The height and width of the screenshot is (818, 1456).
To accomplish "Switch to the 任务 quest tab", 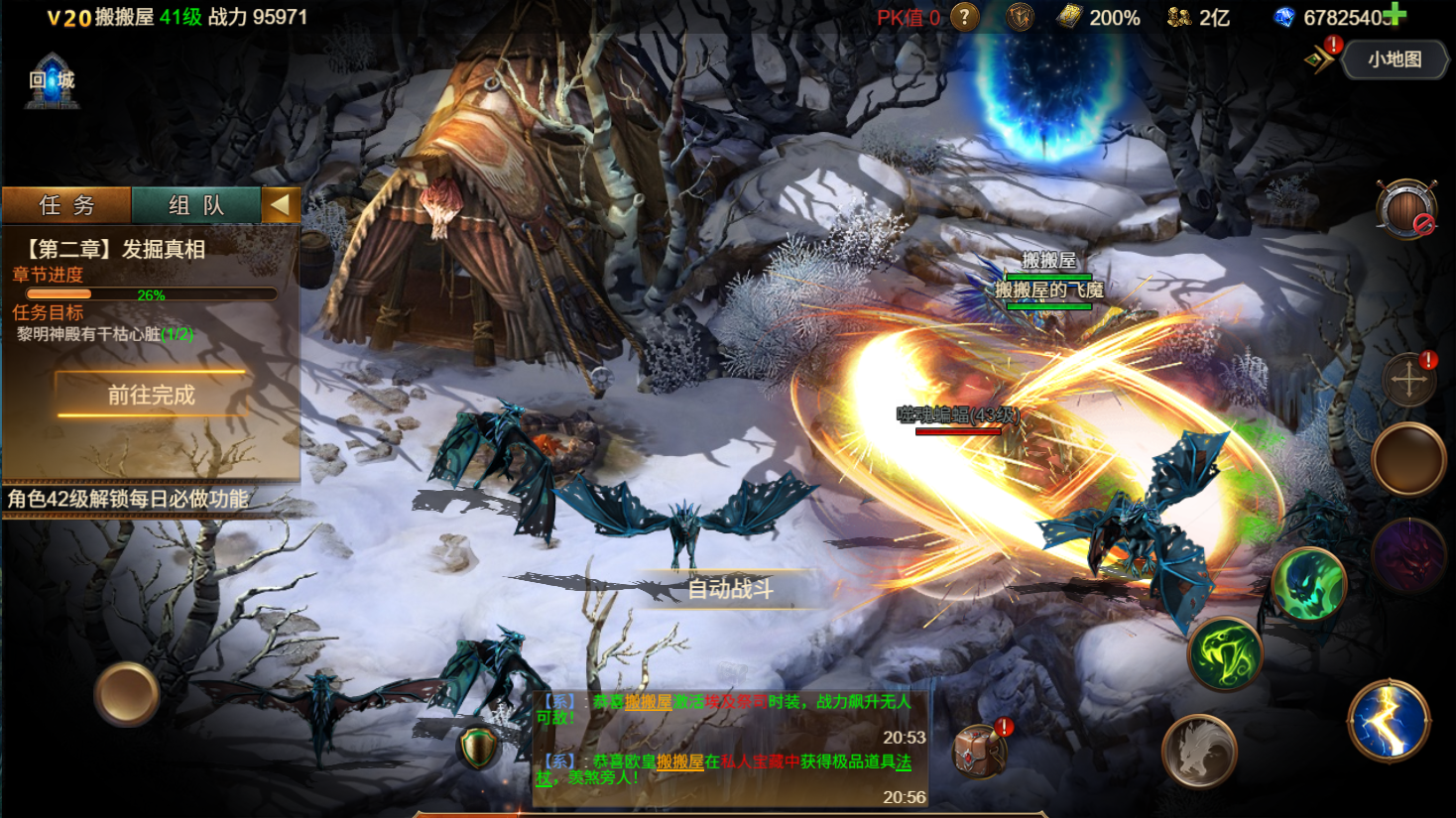I will tap(66, 205).
